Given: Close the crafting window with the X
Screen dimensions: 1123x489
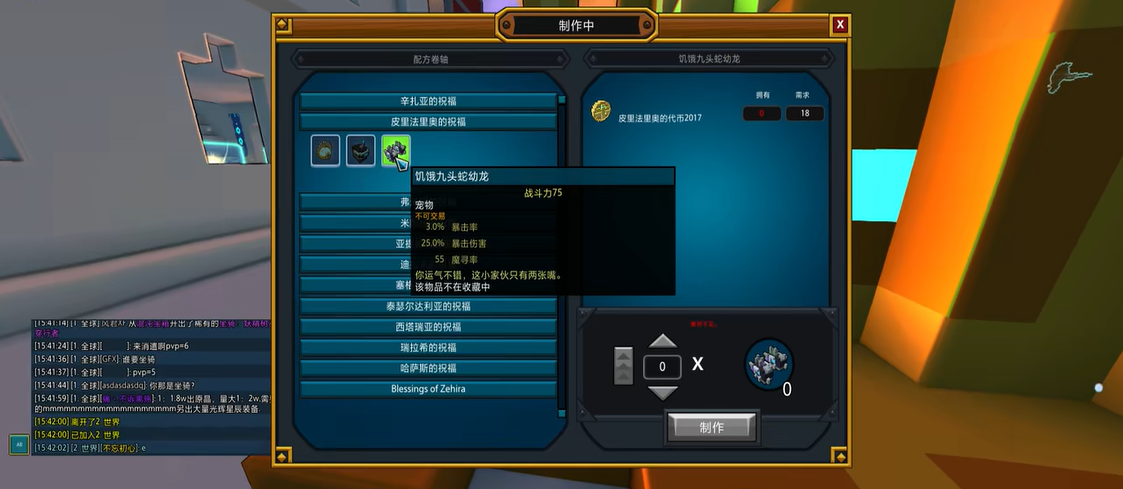Looking at the screenshot, I should pyautogui.click(x=840, y=25).
